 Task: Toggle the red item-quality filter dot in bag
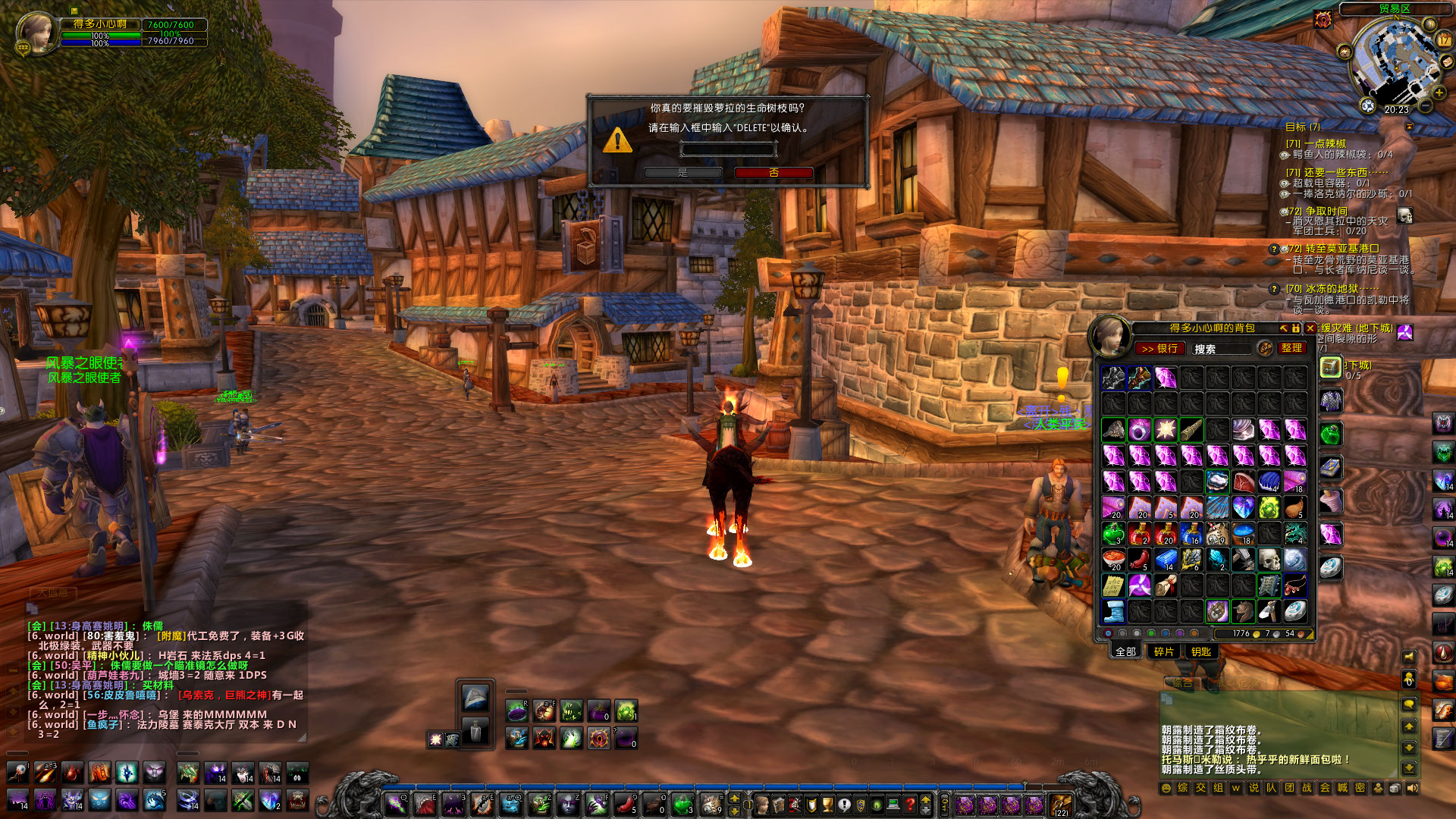click(x=1109, y=633)
